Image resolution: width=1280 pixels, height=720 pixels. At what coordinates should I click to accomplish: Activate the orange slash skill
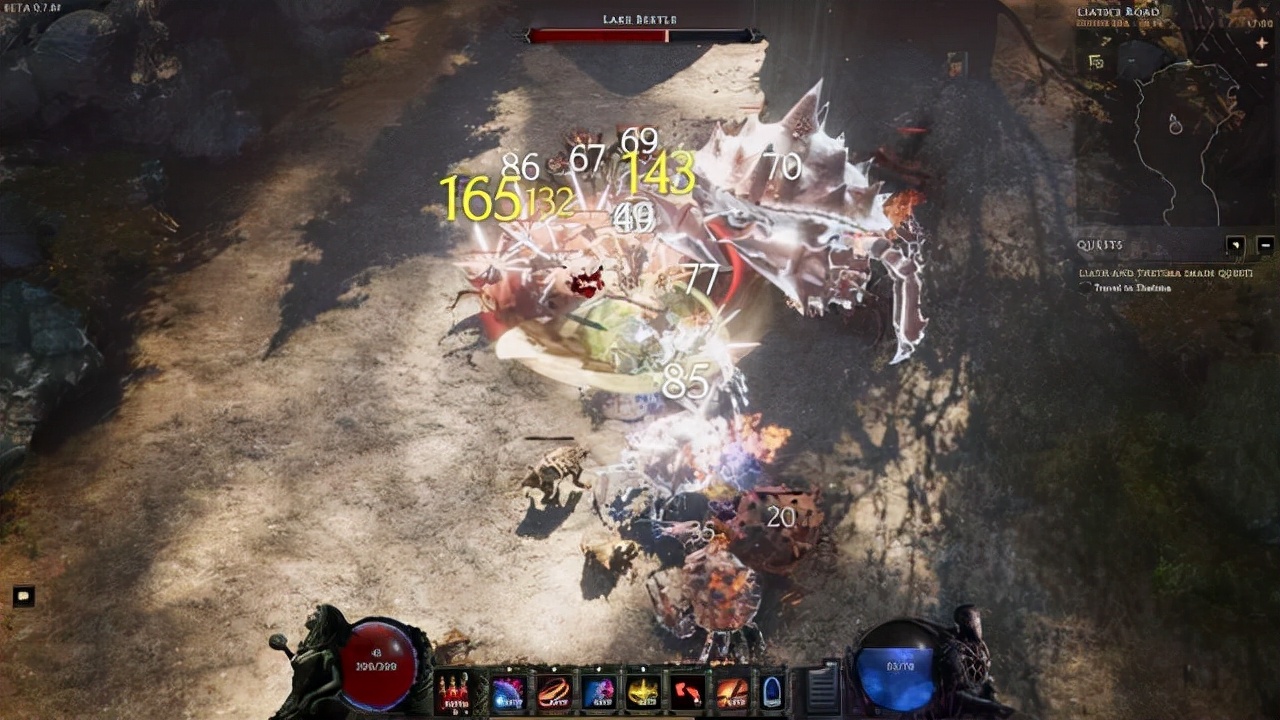[x=732, y=692]
